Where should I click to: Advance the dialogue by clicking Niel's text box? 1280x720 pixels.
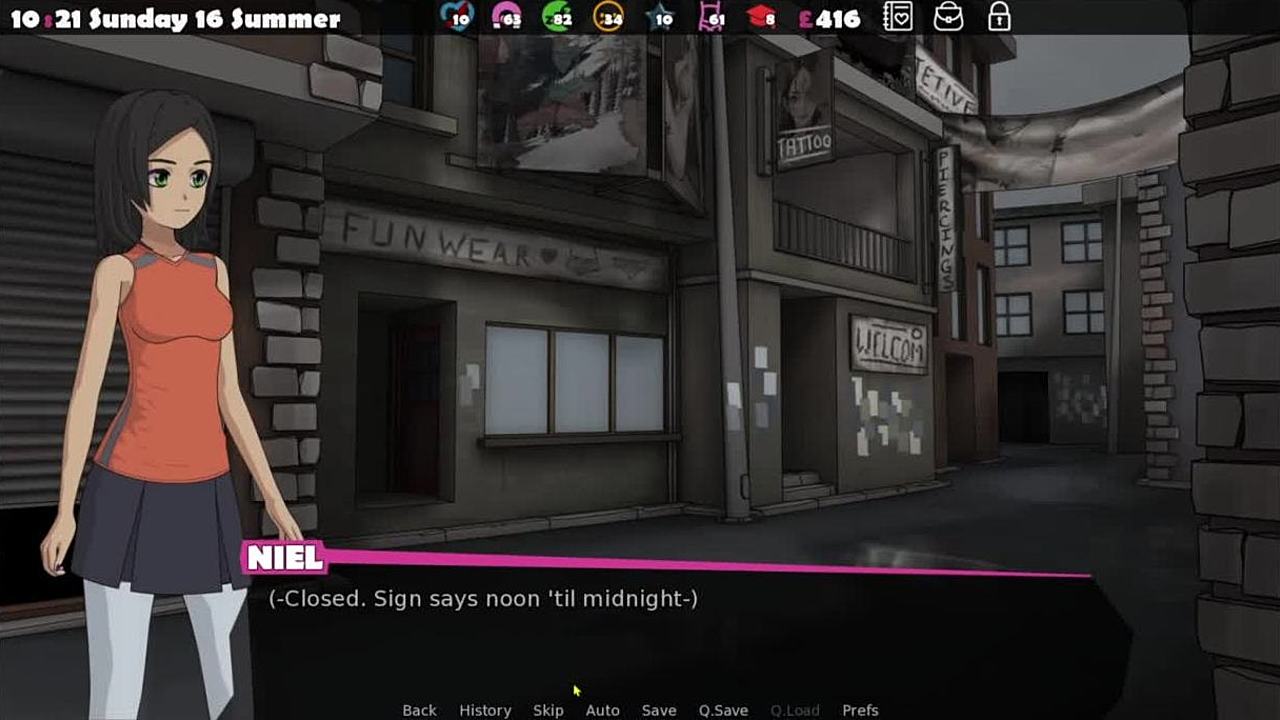tap(680, 630)
